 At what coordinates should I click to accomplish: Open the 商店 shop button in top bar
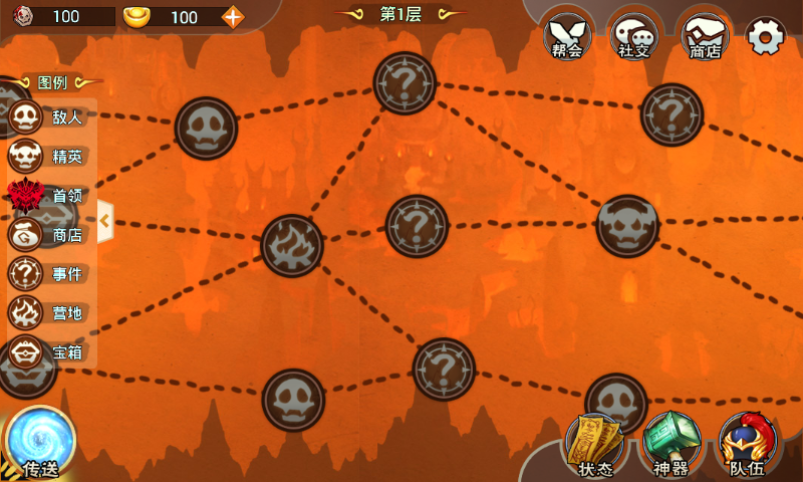tap(701, 37)
